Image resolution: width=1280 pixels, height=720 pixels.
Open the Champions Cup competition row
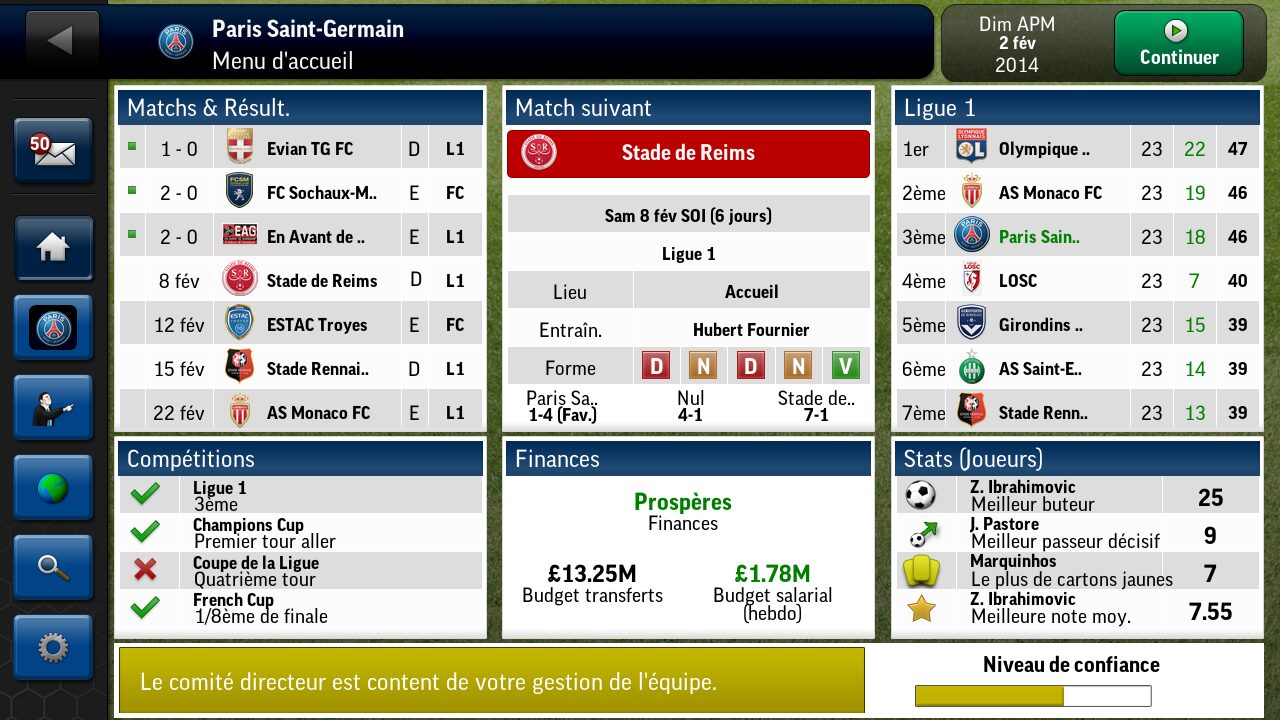click(x=300, y=533)
